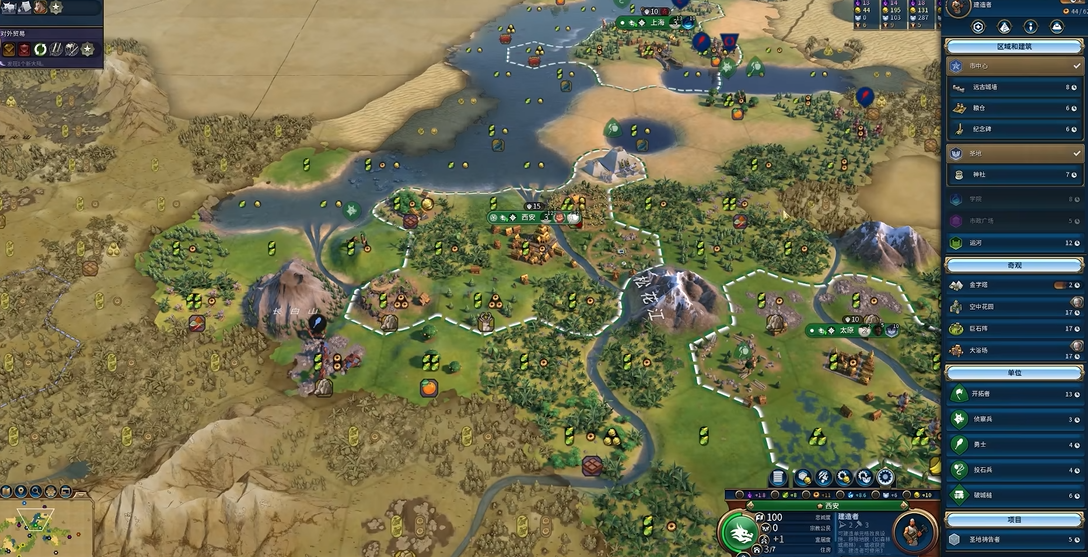Collapse the 单位 units section header
Viewport: 1088px width, 557px height.
tap(1014, 372)
